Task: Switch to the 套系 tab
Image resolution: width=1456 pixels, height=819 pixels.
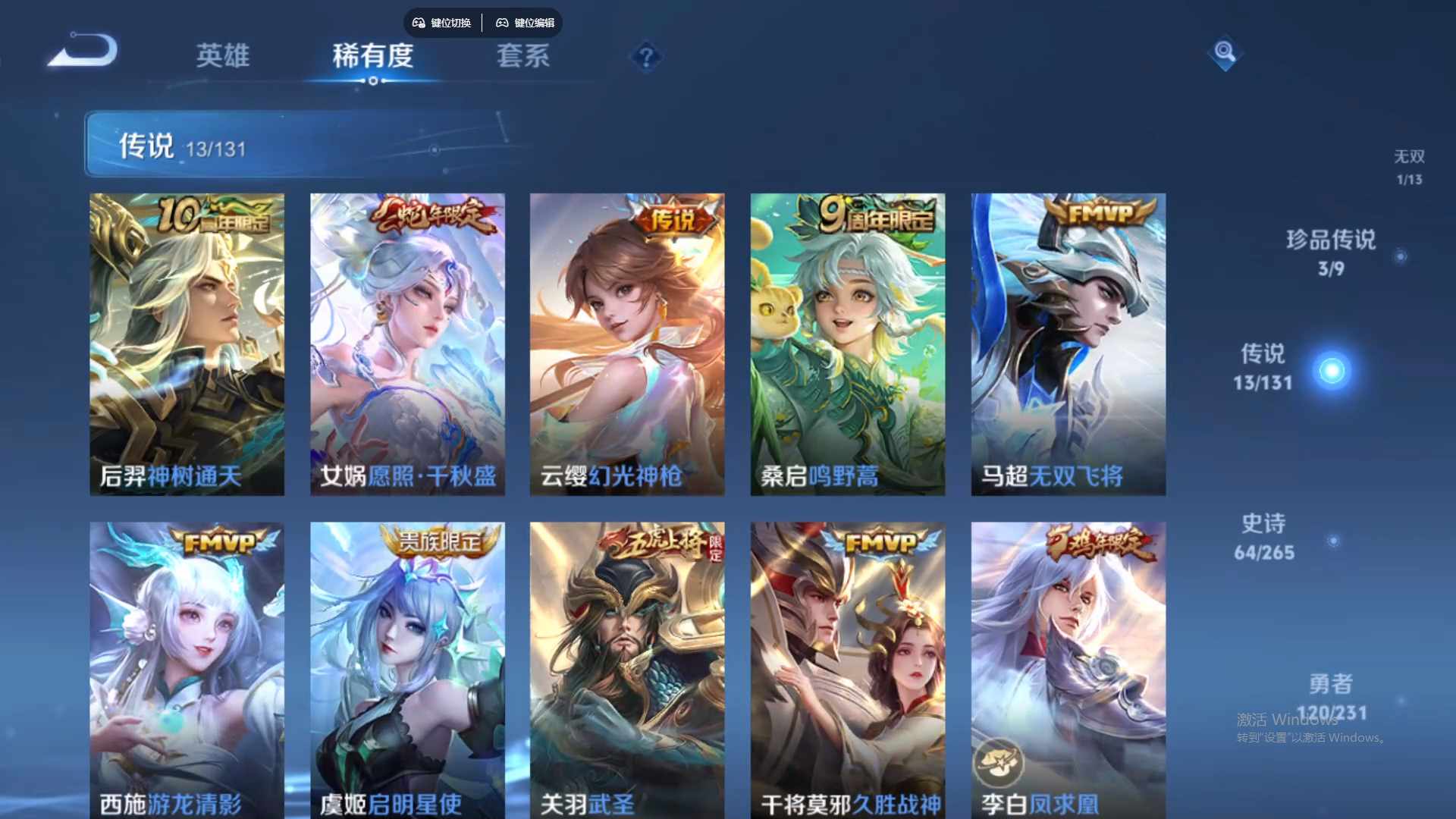Action: (523, 56)
